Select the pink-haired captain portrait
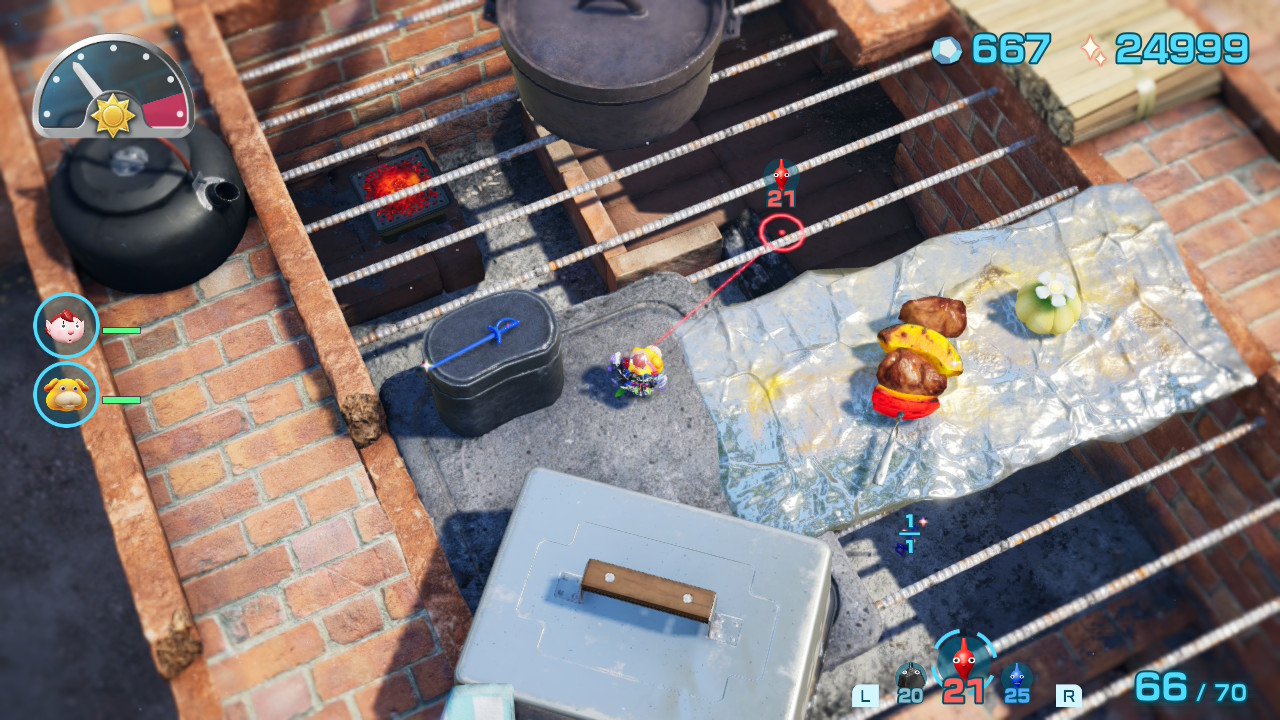This screenshot has width=1280, height=720. click(x=66, y=326)
